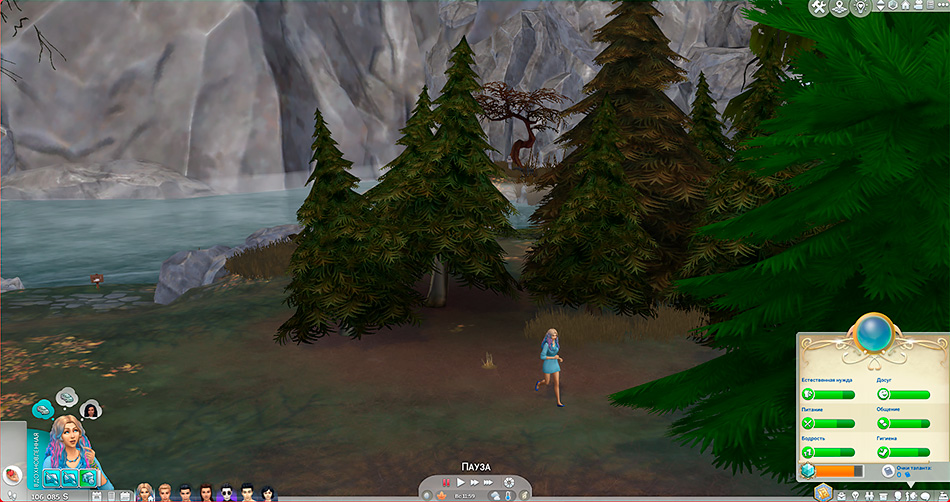The width and height of the screenshot is (950, 502).
Task: Open the world map pin button
Action: pyautogui.click(x=841, y=8)
